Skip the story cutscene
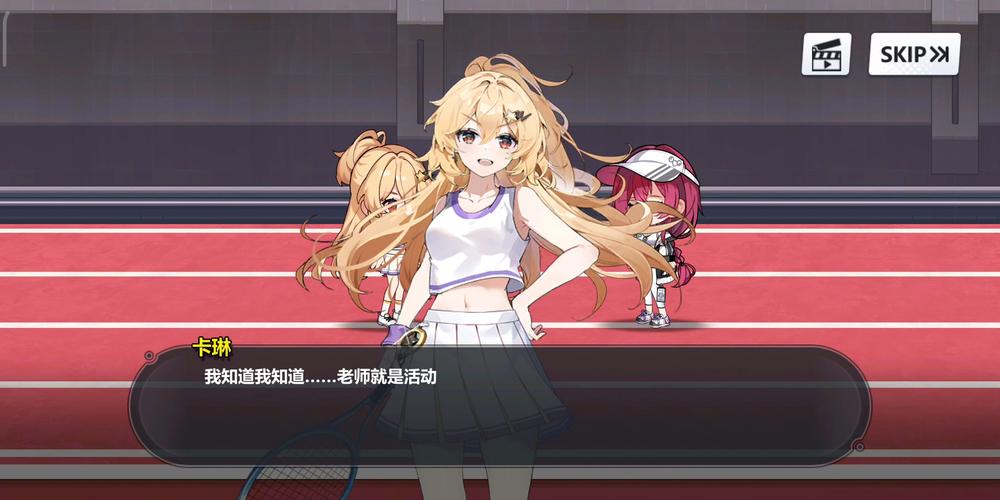Image resolution: width=1000 pixels, height=500 pixels. coord(914,54)
